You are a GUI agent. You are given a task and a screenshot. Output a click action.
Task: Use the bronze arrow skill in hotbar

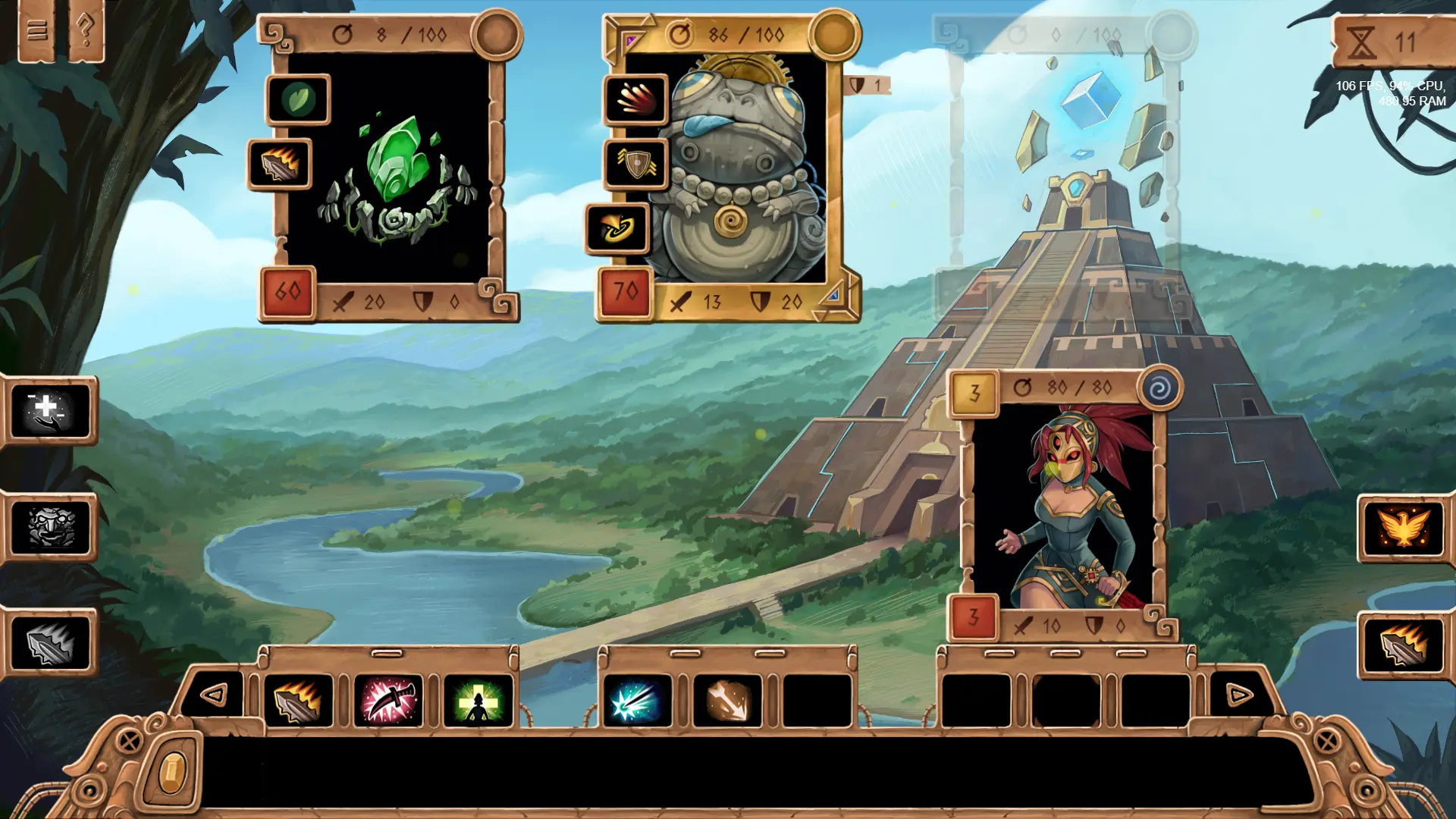(728, 701)
